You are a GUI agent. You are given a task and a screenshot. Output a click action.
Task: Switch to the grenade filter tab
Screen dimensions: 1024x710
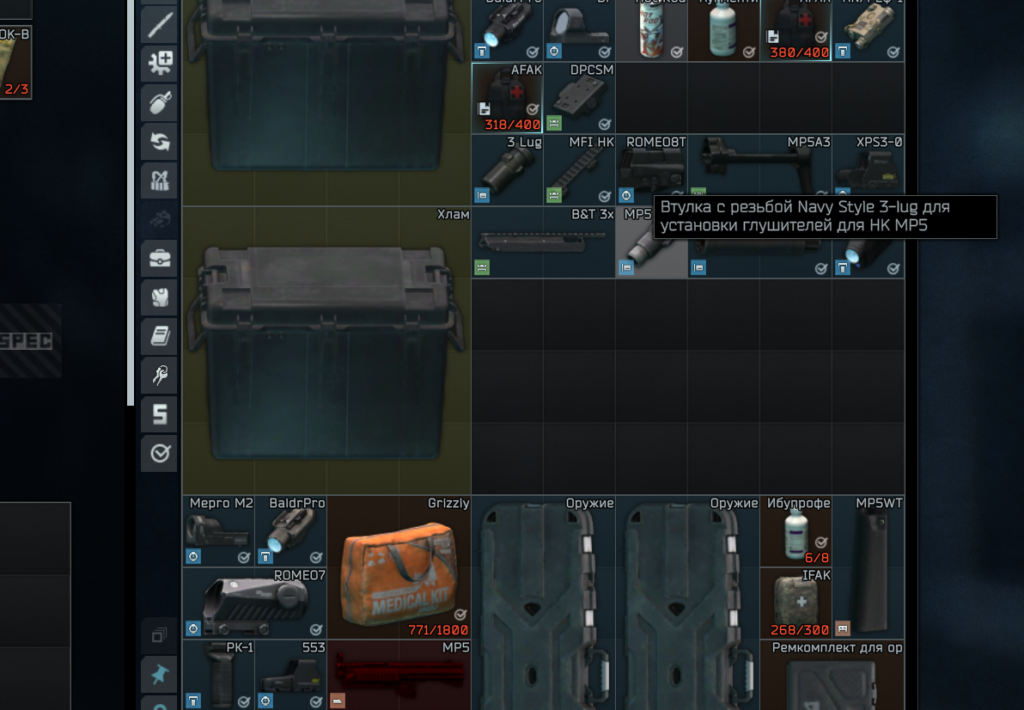(x=160, y=101)
